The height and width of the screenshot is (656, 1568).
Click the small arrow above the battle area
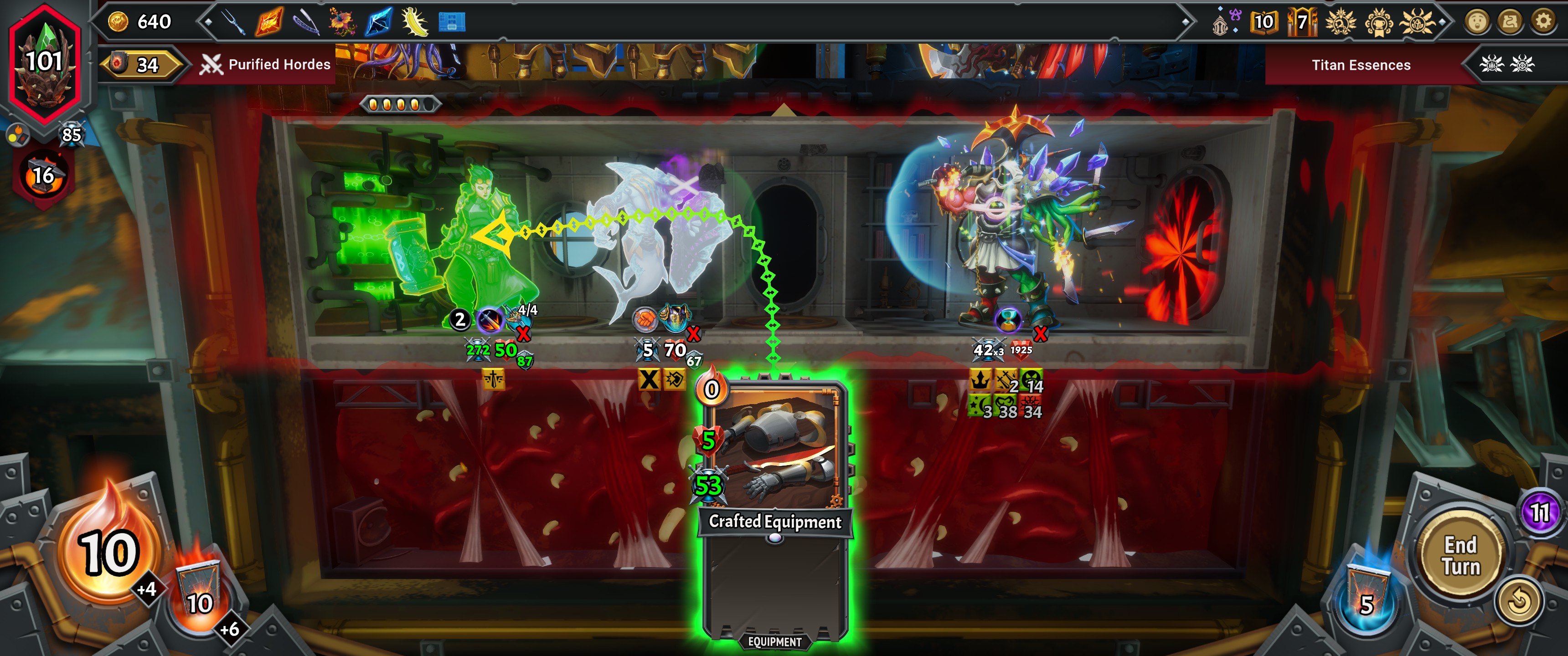[784, 111]
